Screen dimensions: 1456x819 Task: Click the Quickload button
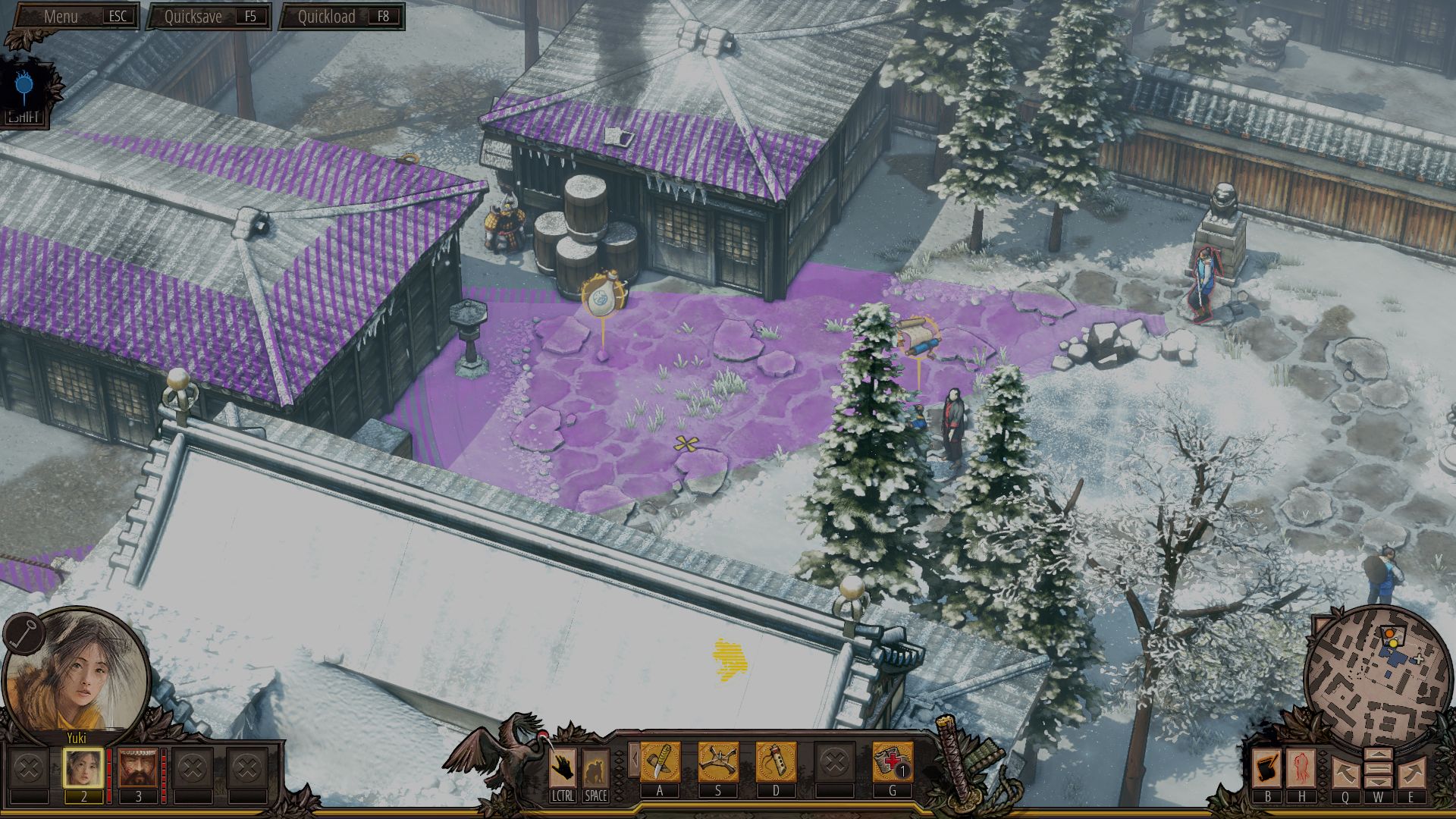(342, 17)
